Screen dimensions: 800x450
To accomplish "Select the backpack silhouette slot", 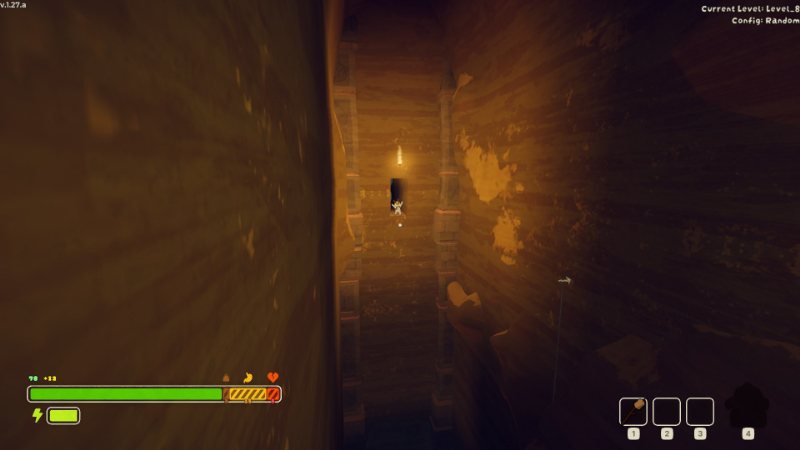I will point(747,407).
